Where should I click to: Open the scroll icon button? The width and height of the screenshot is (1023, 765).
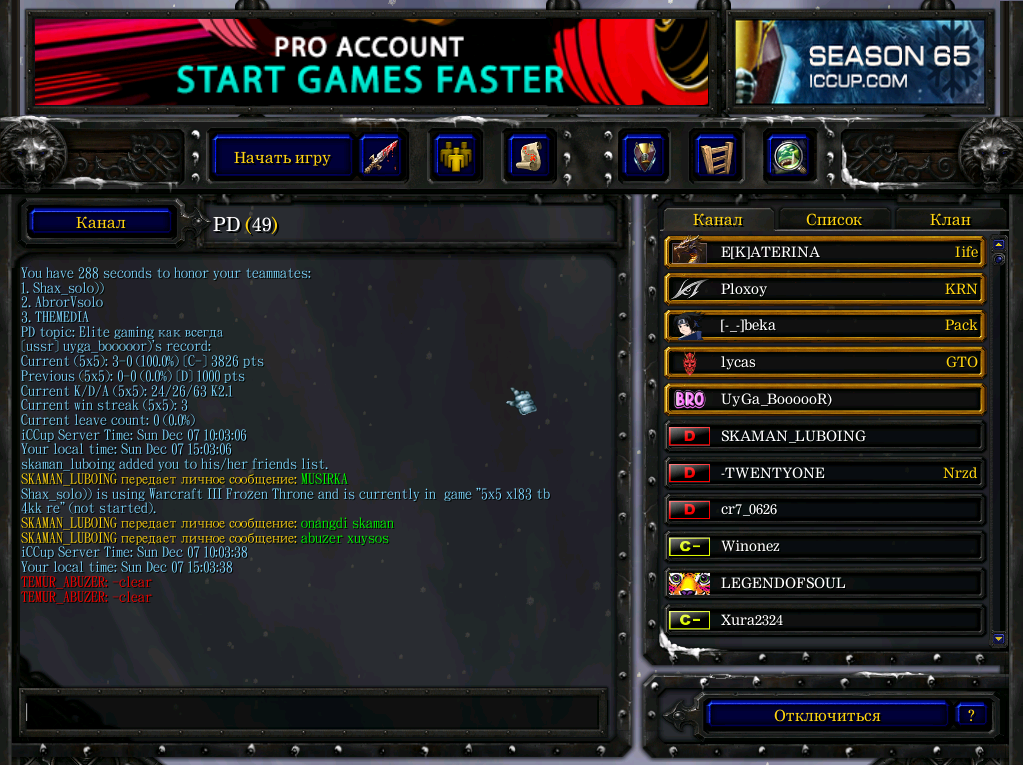(526, 157)
